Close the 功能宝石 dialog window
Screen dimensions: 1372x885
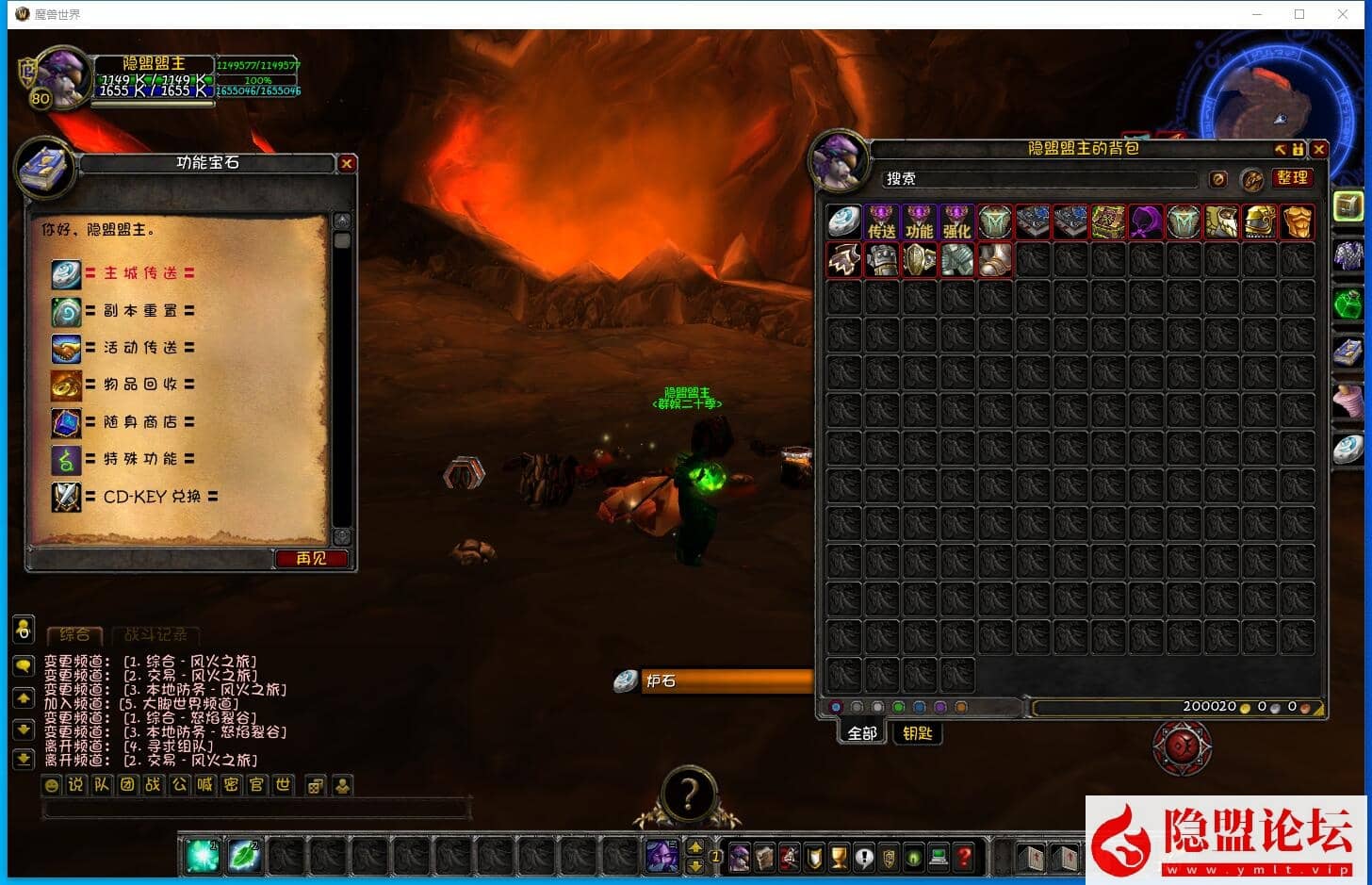pos(347,164)
